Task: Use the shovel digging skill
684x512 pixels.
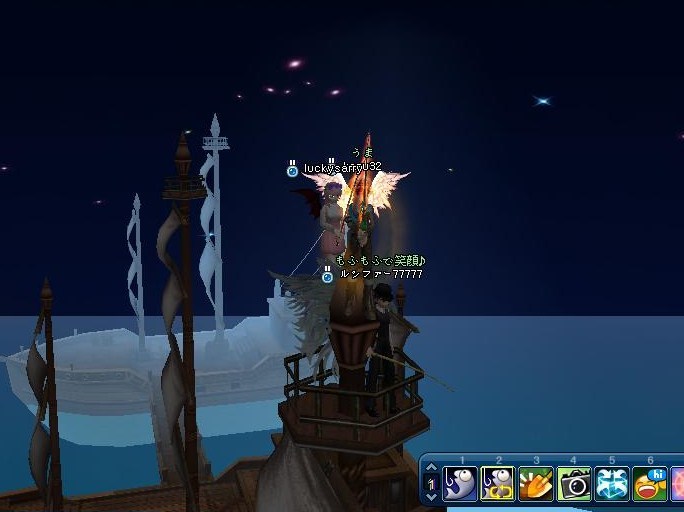Action: point(536,485)
